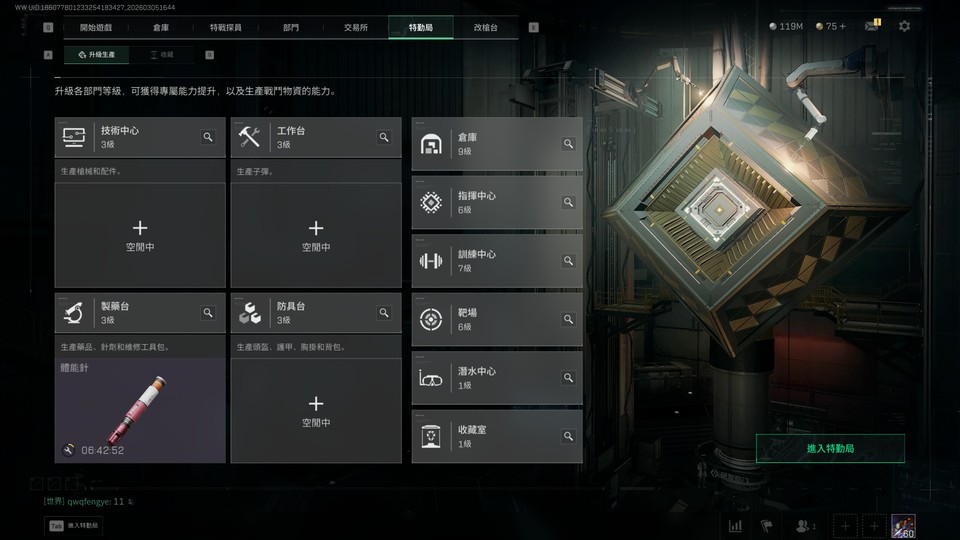Click the green 進入特勤局 button
This screenshot has height=540, width=960.
830,449
